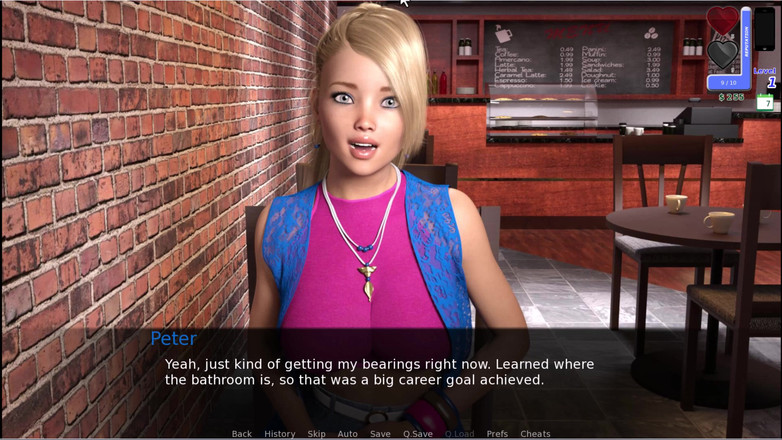Open Prefs settings menu
782x440 pixels.
click(497, 434)
